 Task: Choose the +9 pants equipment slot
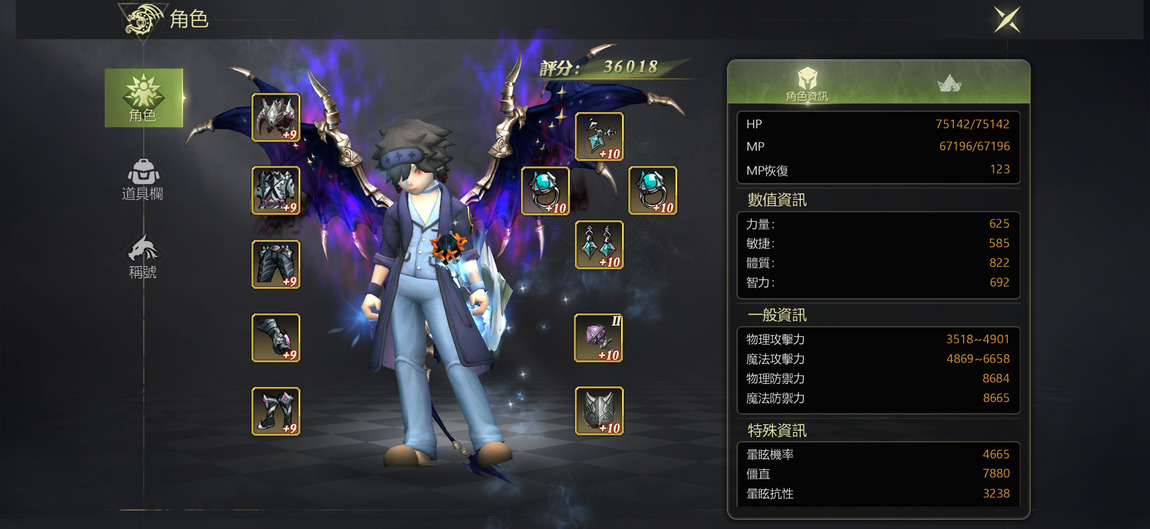pos(276,264)
